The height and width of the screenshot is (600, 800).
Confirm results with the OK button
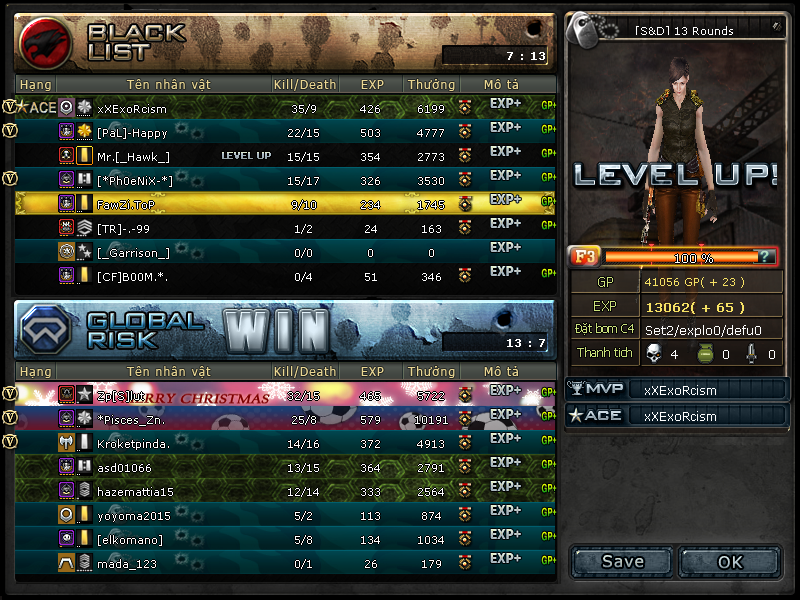730,562
